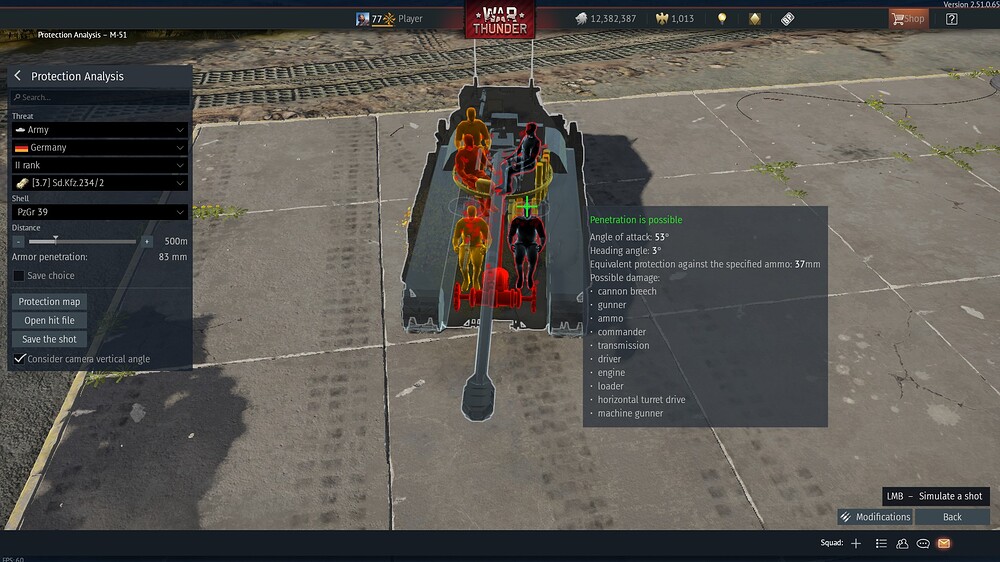Show the Protection map
This screenshot has height=562, width=1000.
point(49,302)
